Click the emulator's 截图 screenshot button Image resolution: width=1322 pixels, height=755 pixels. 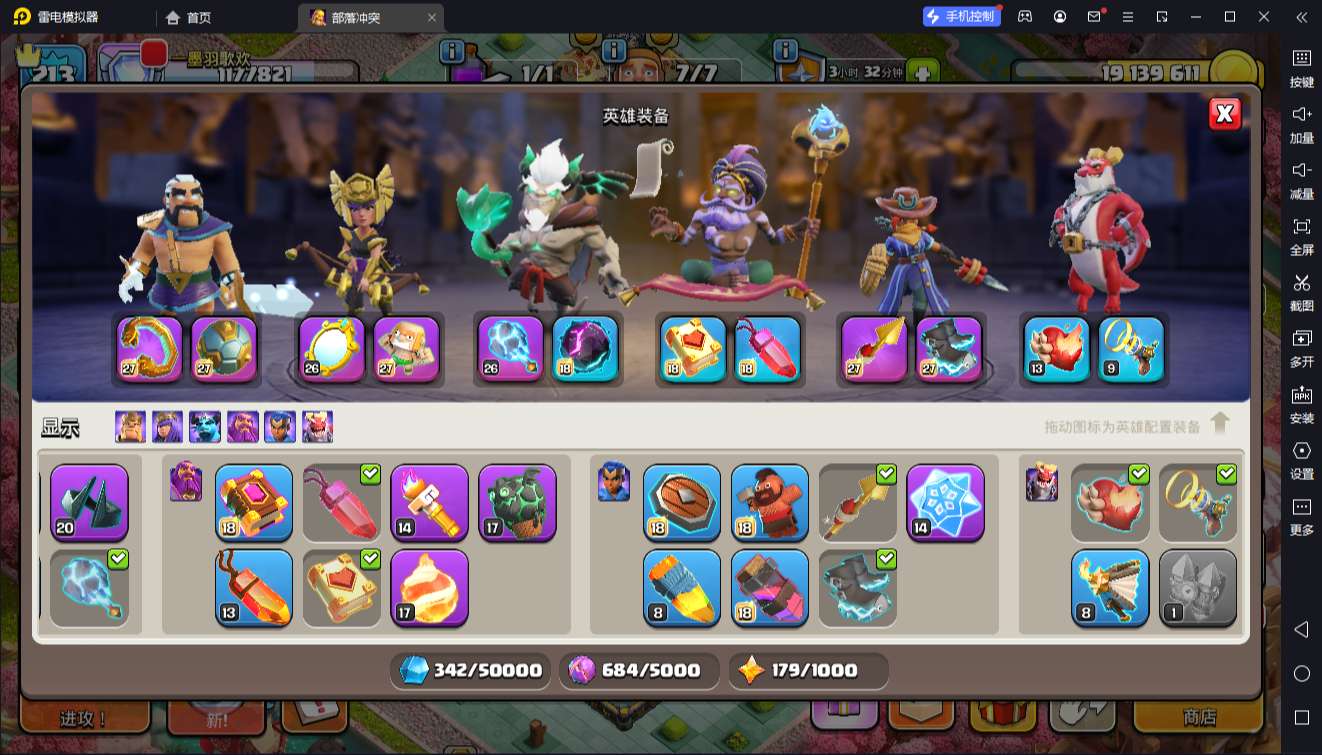1301,292
